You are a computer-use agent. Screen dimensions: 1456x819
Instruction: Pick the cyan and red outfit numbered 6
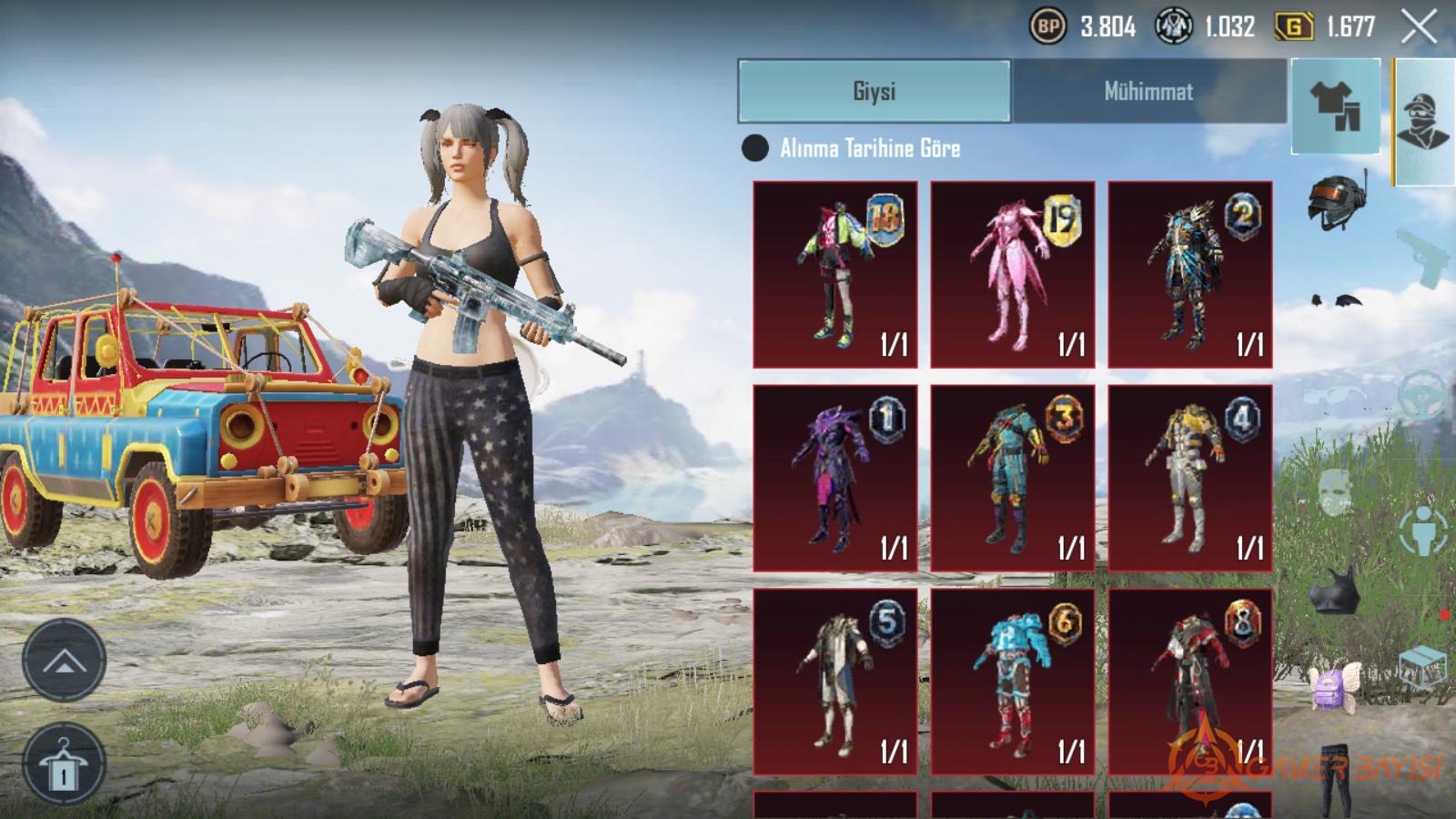coord(1012,682)
